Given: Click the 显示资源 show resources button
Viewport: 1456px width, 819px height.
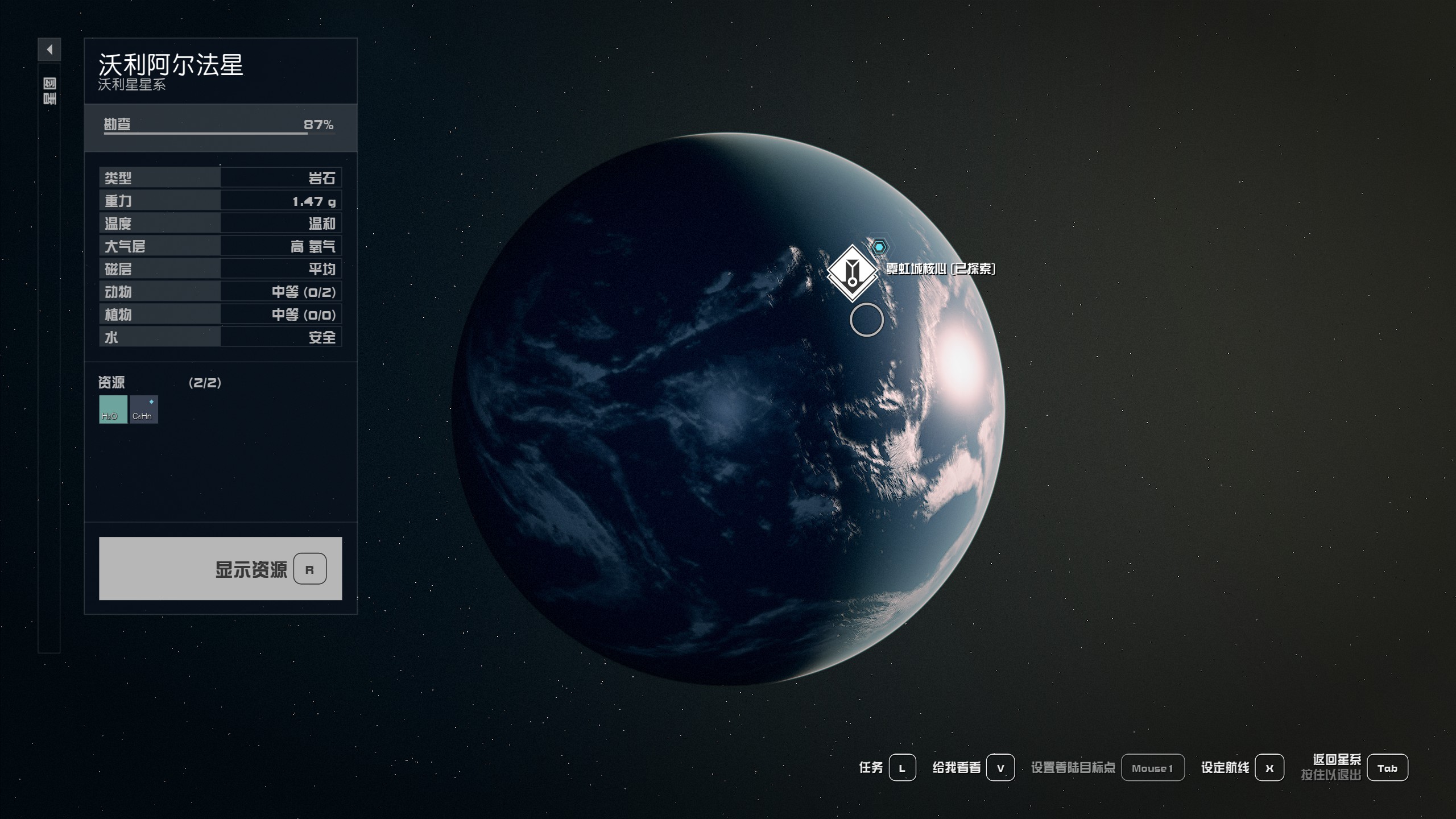Looking at the screenshot, I should tap(220, 568).
